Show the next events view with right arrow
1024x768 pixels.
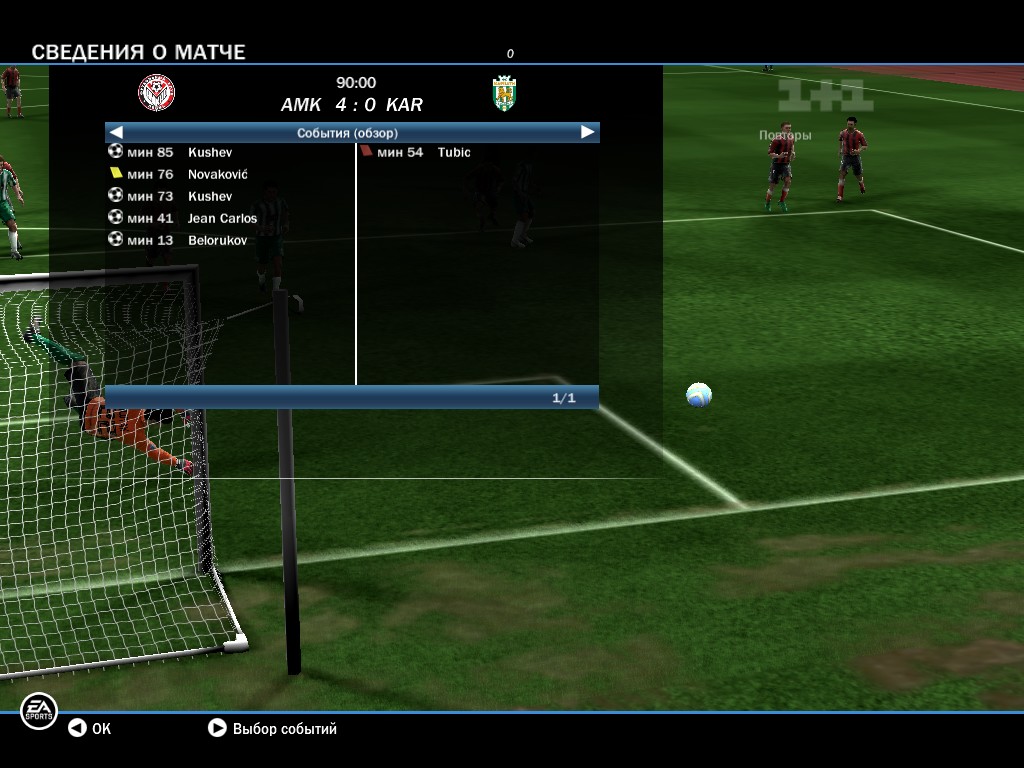tap(587, 132)
